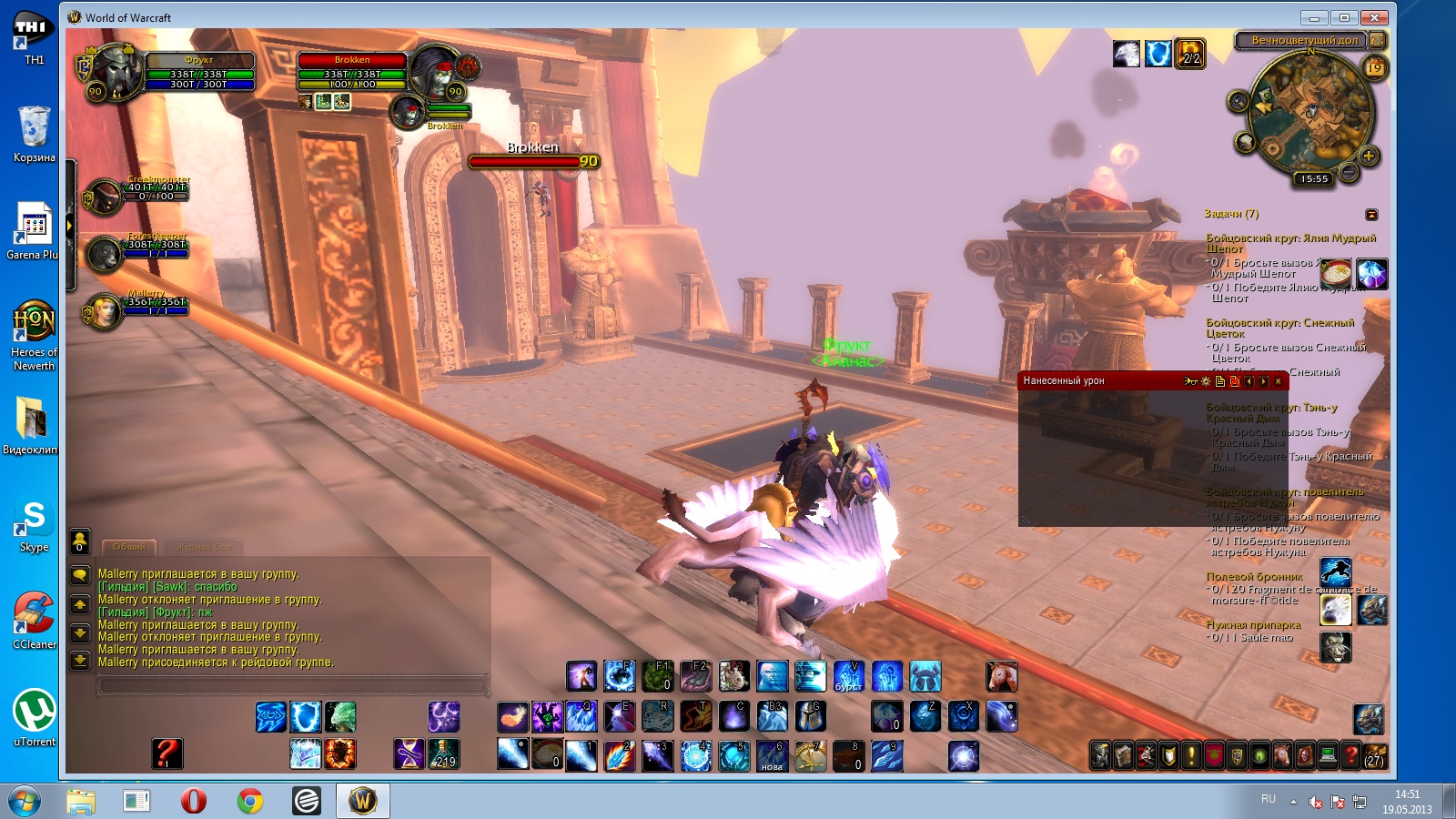Open the backpack showing 27 free slots
Viewport: 1456px width, 819px height.
(x=1373, y=754)
